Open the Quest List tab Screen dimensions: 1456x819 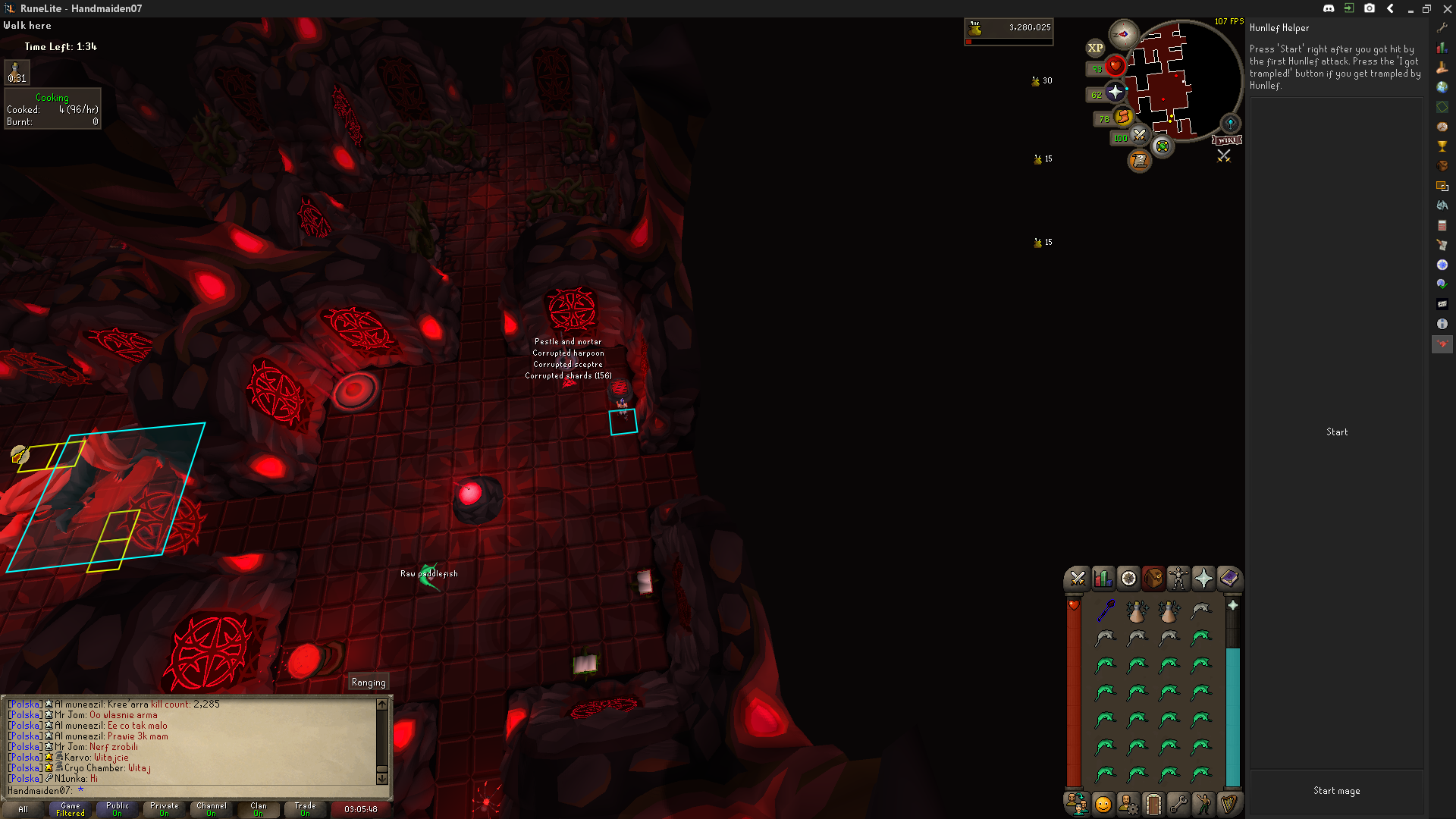(x=1128, y=579)
